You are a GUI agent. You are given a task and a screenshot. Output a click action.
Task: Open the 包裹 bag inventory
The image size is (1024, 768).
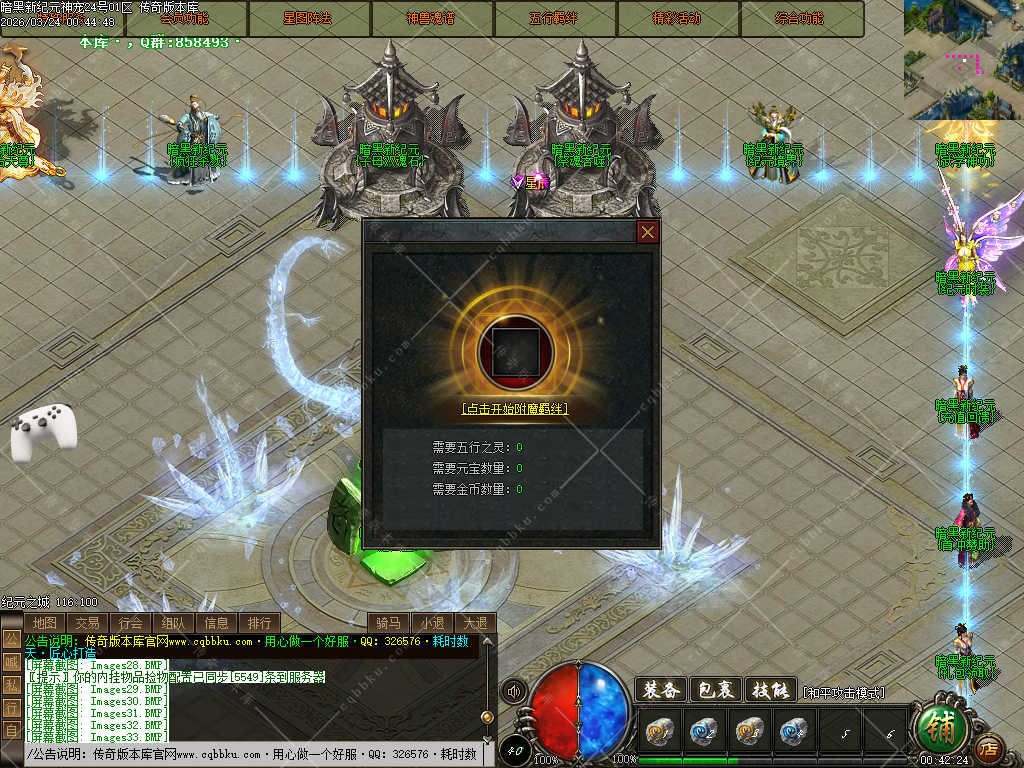point(716,690)
